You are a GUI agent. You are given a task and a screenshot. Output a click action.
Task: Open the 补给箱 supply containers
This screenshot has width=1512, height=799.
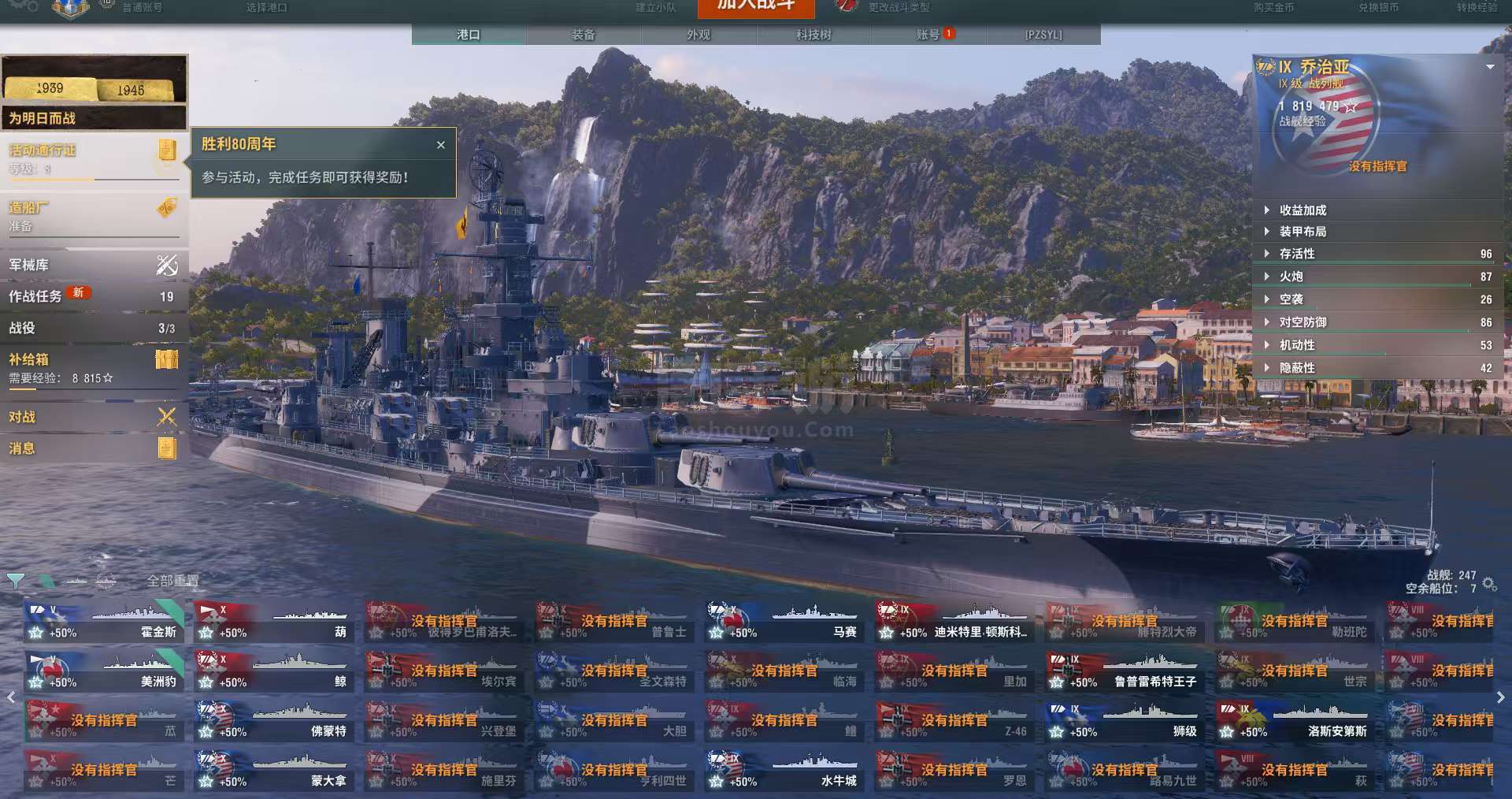point(94,366)
